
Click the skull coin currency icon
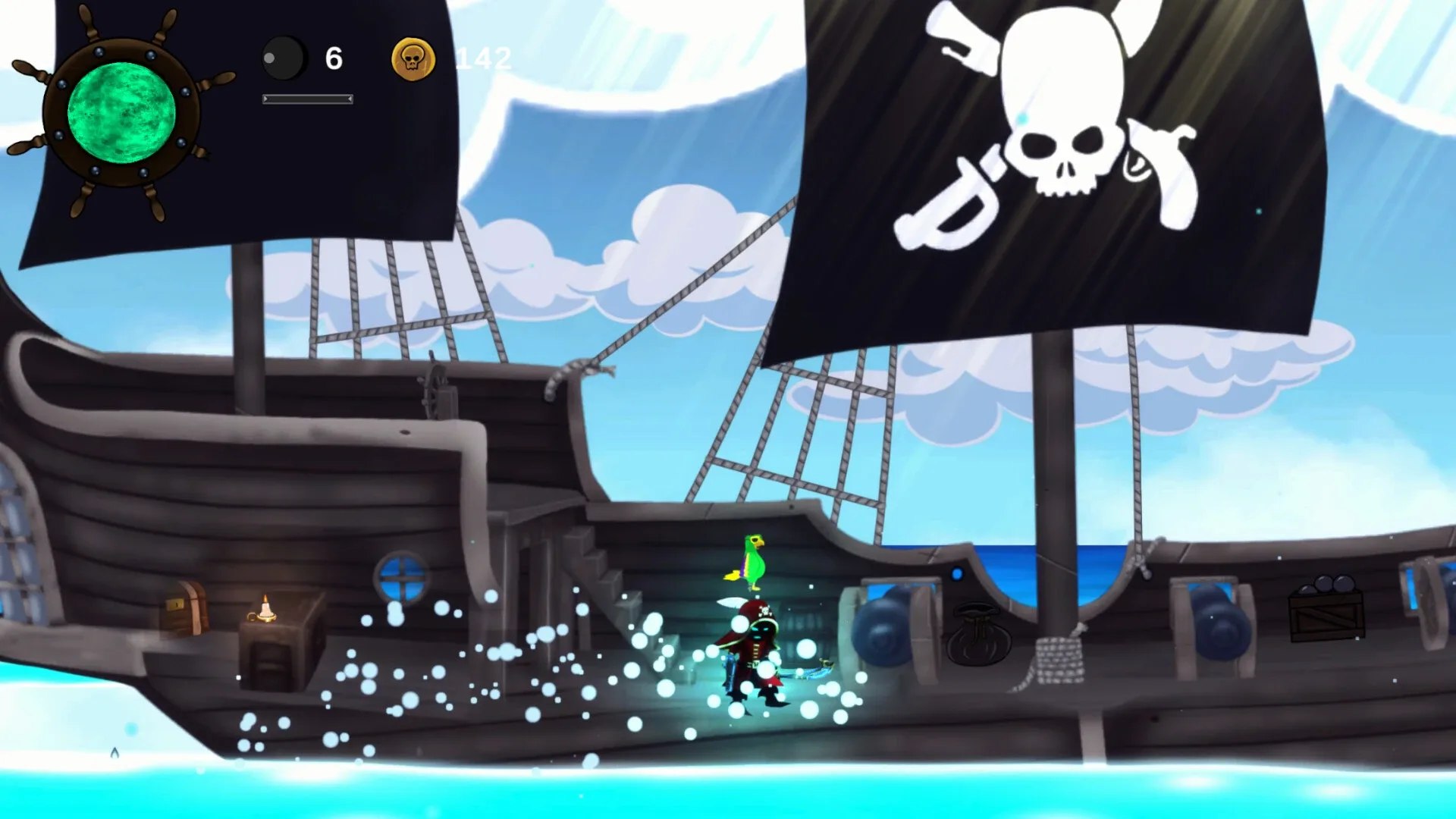coord(412,58)
